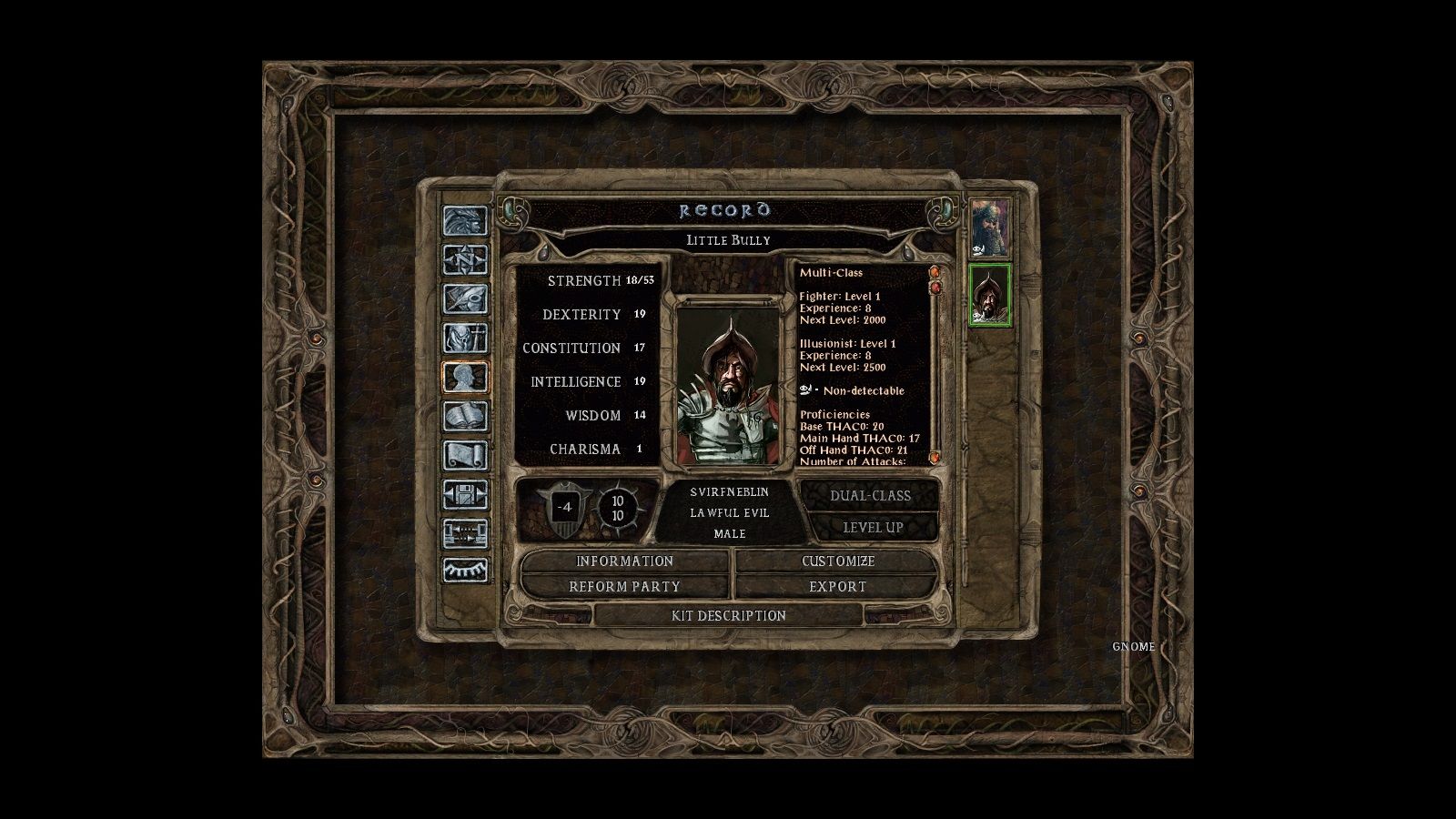Viewport: 1456px width, 819px height.
Task: Open the area map with the compass icon
Action: tap(465, 260)
